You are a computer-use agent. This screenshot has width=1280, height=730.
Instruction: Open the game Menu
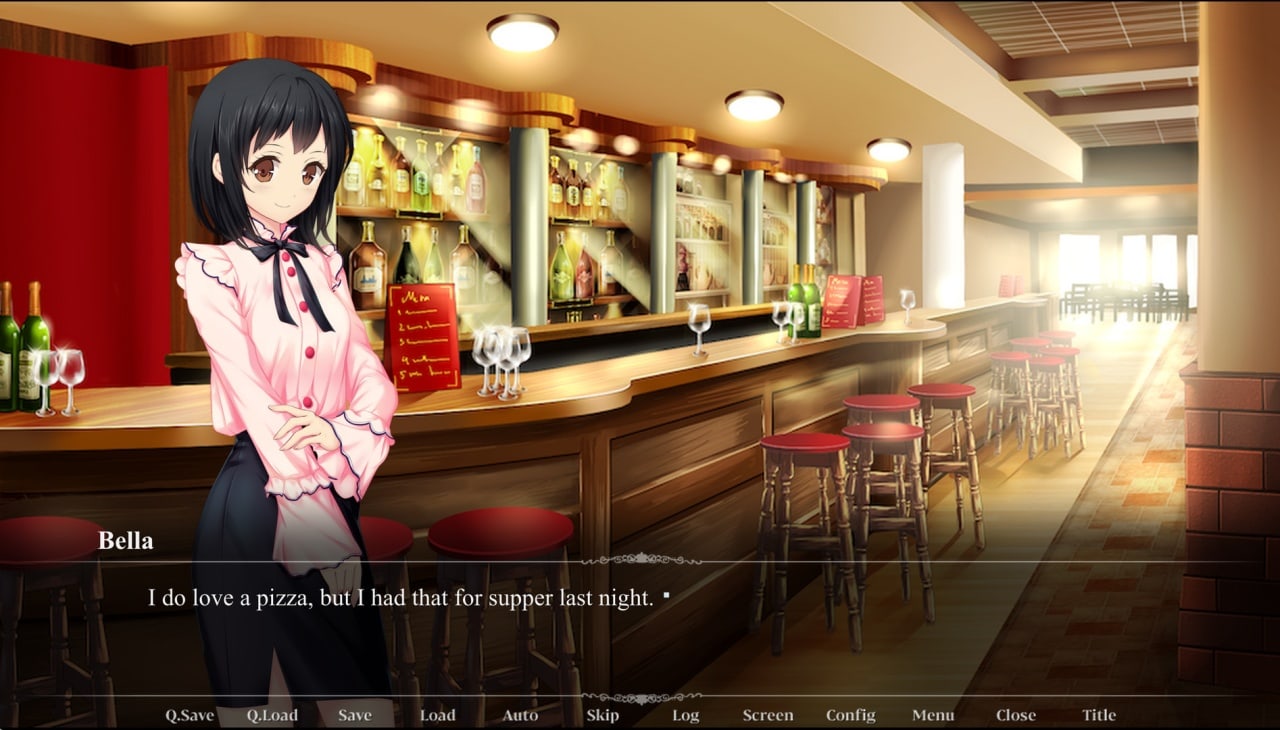coord(933,715)
